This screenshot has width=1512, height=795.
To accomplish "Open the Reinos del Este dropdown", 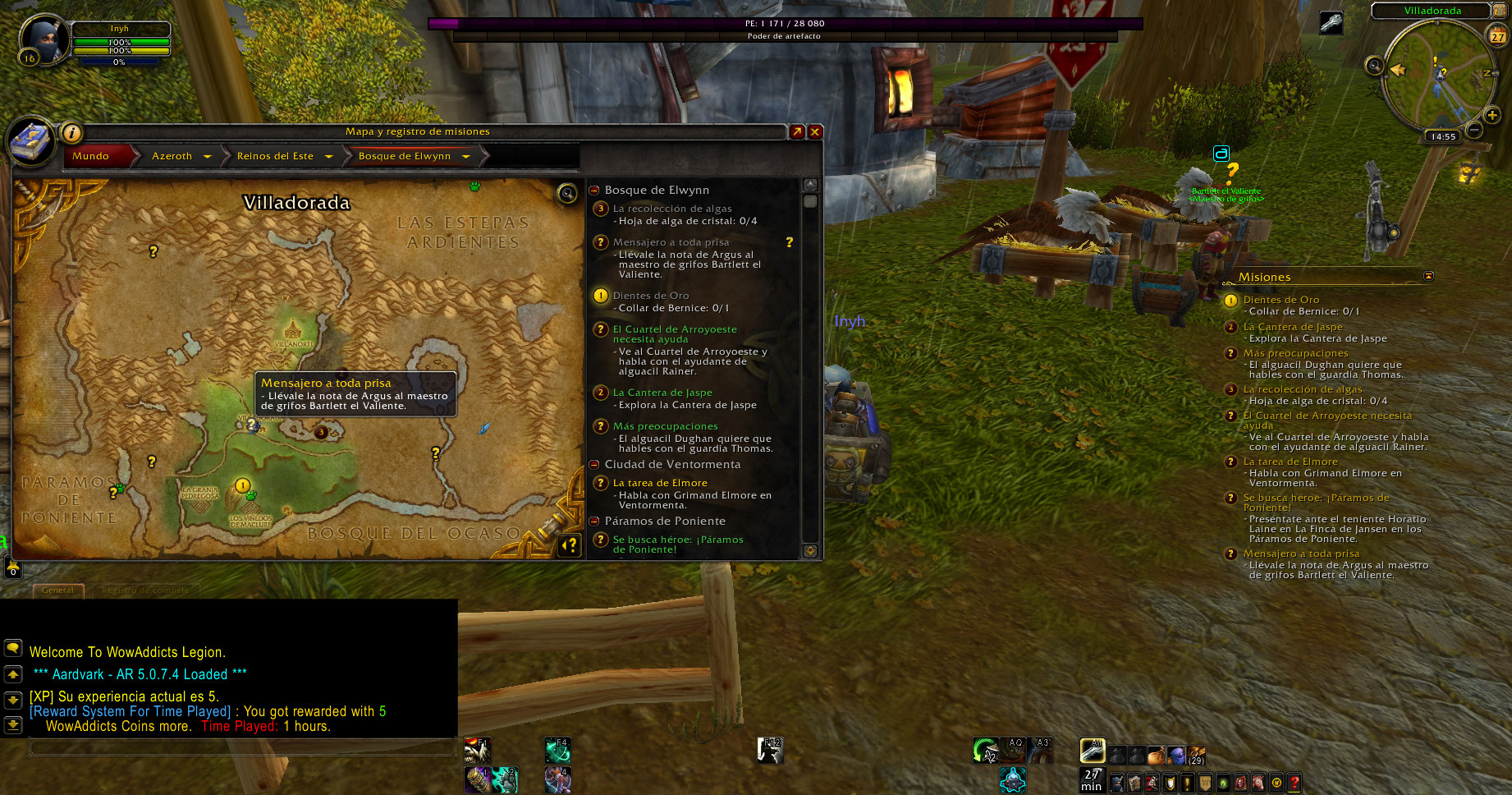I will (328, 156).
